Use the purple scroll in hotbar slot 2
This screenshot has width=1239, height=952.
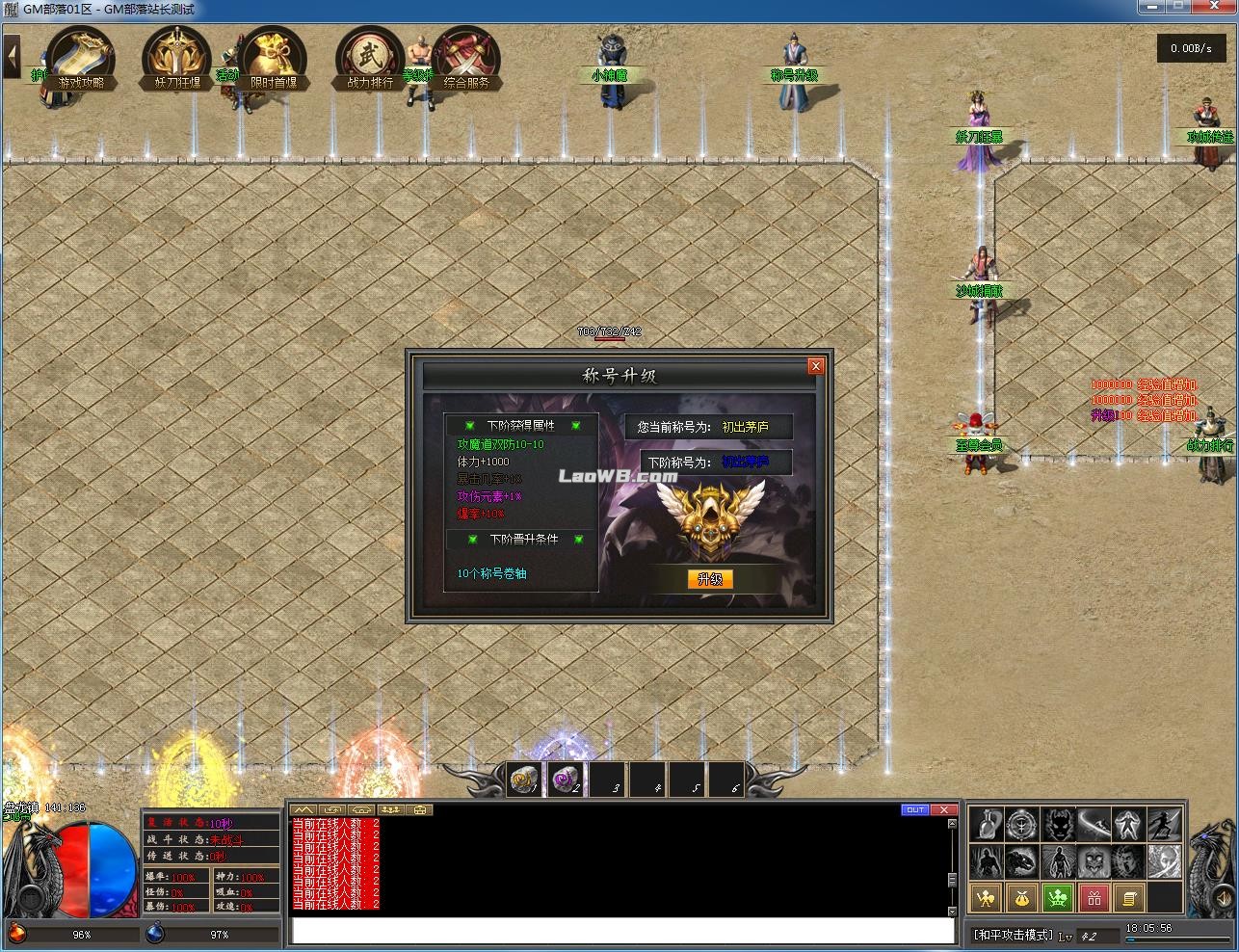point(565,780)
